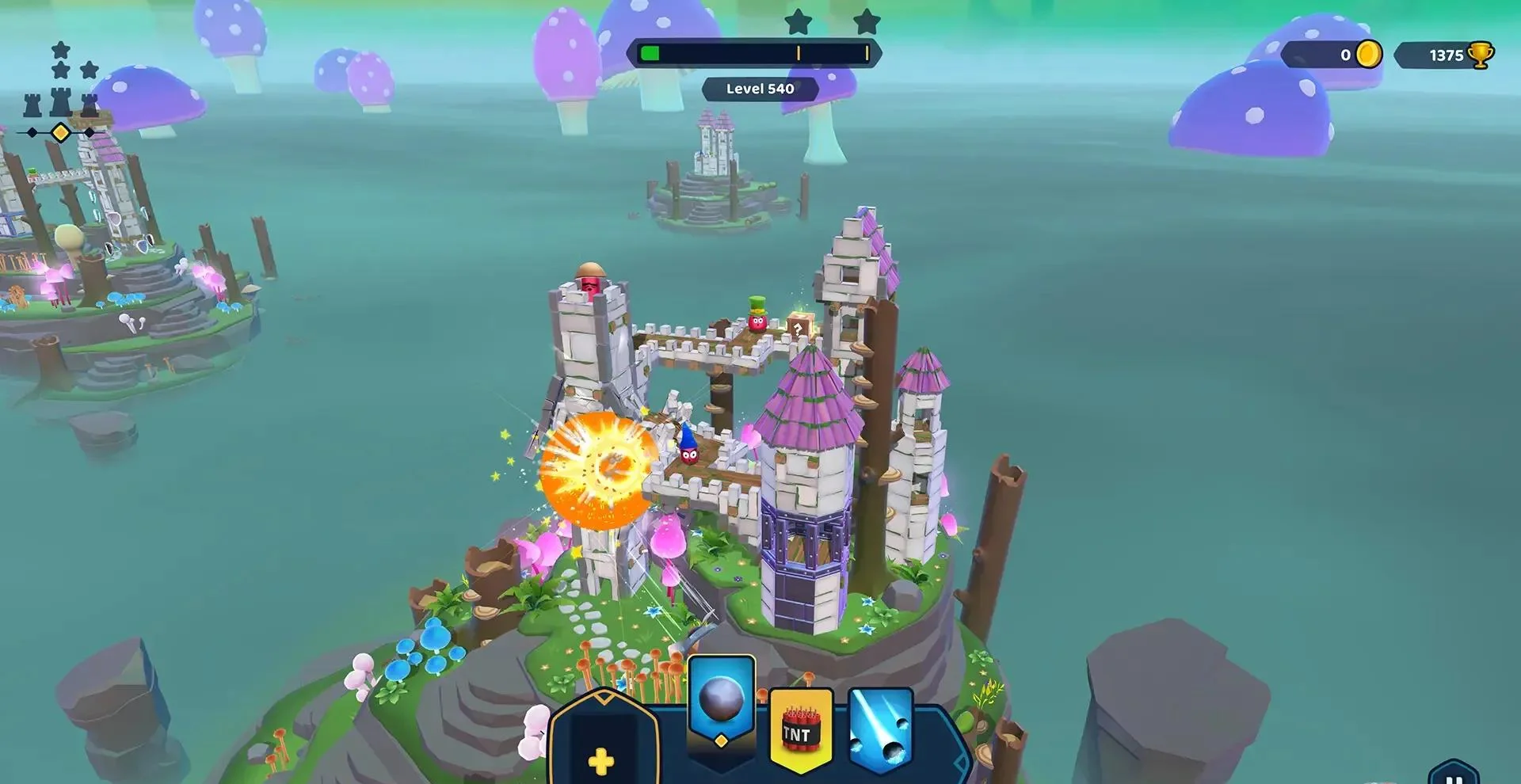Activate the multi-ball barrage card
This screenshot has height=784, width=1521.
(x=880, y=733)
